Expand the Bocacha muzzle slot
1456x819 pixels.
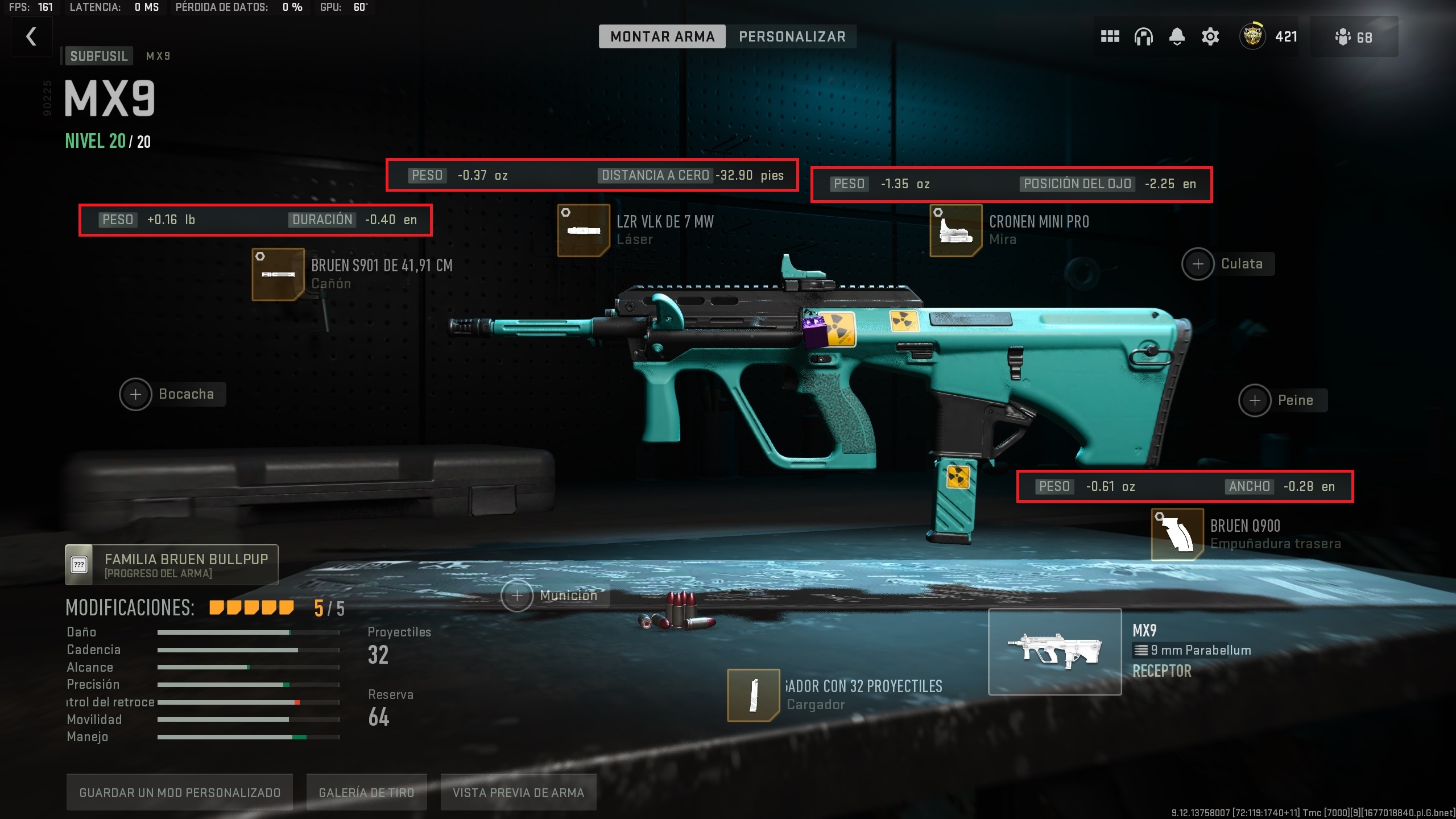click(136, 394)
